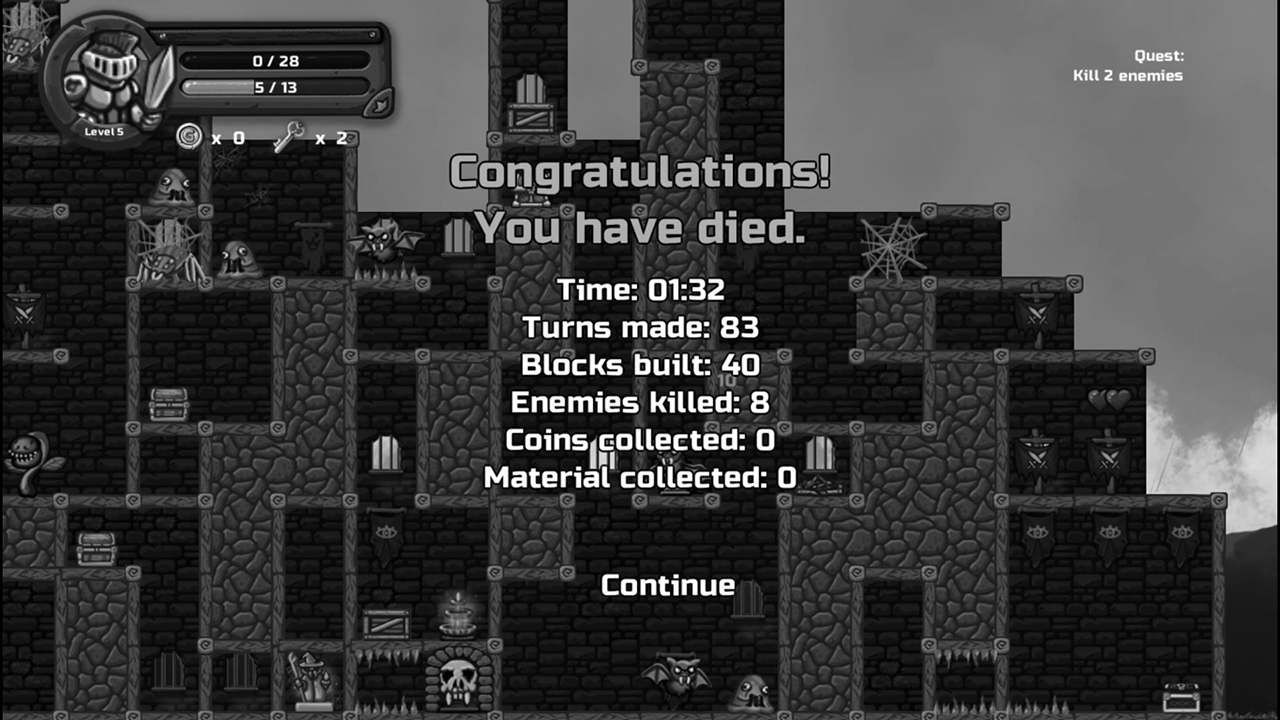Expand the HUD panel via its corner arrow tab

pyautogui.click(x=378, y=103)
